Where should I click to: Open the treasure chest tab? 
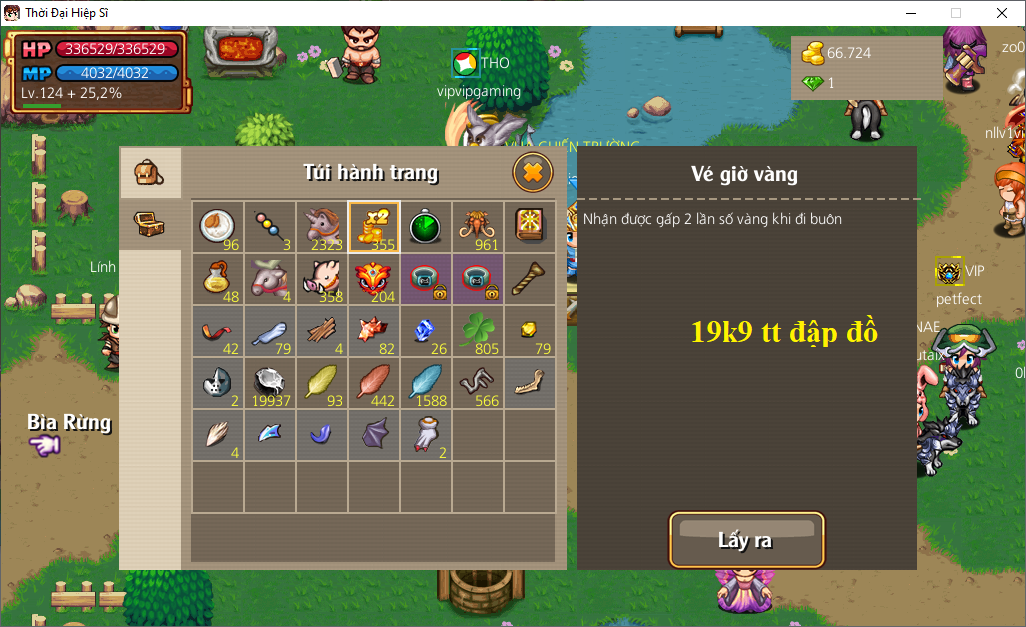coord(150,223)
